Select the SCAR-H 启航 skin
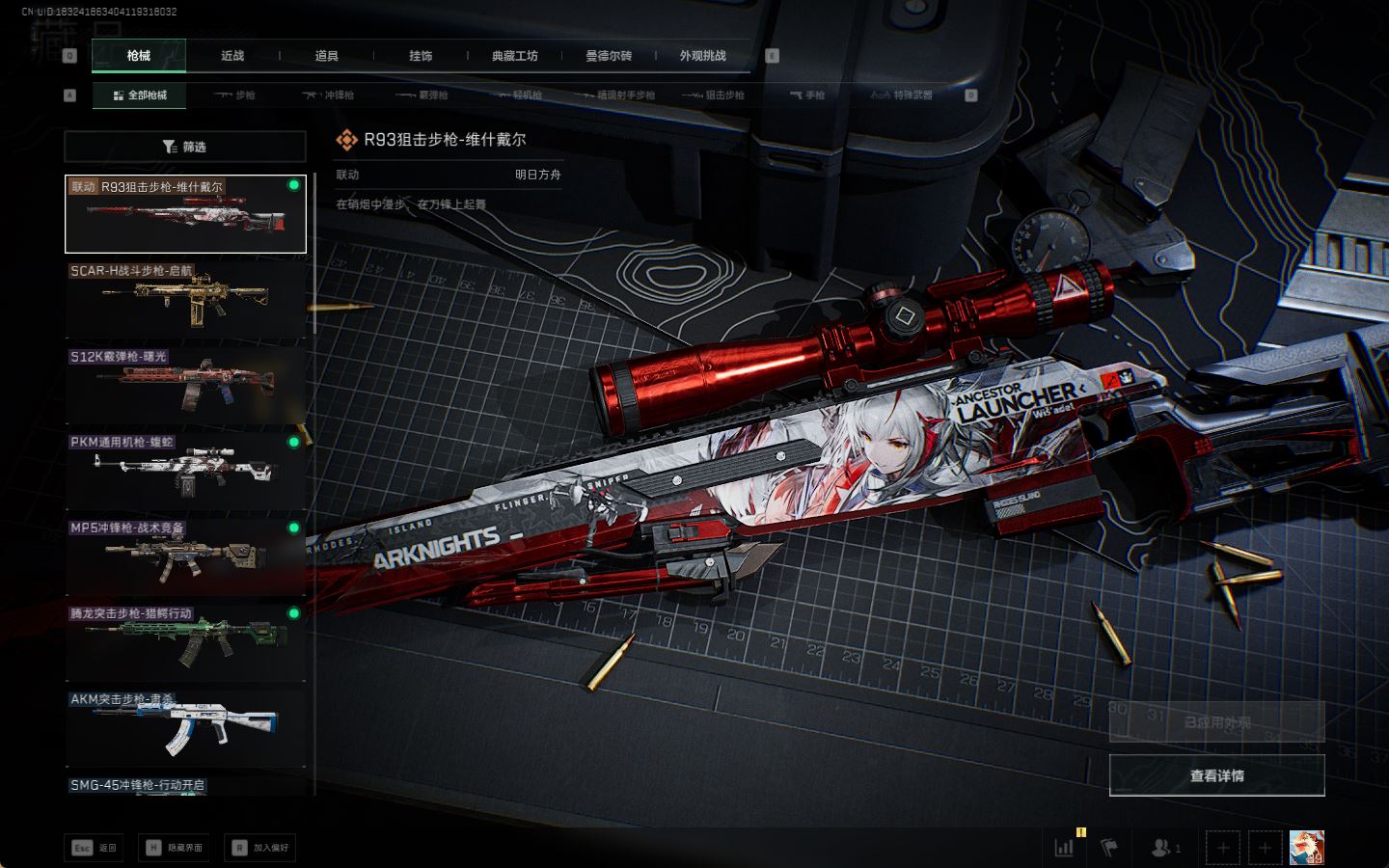 click(x=185, y=299)
